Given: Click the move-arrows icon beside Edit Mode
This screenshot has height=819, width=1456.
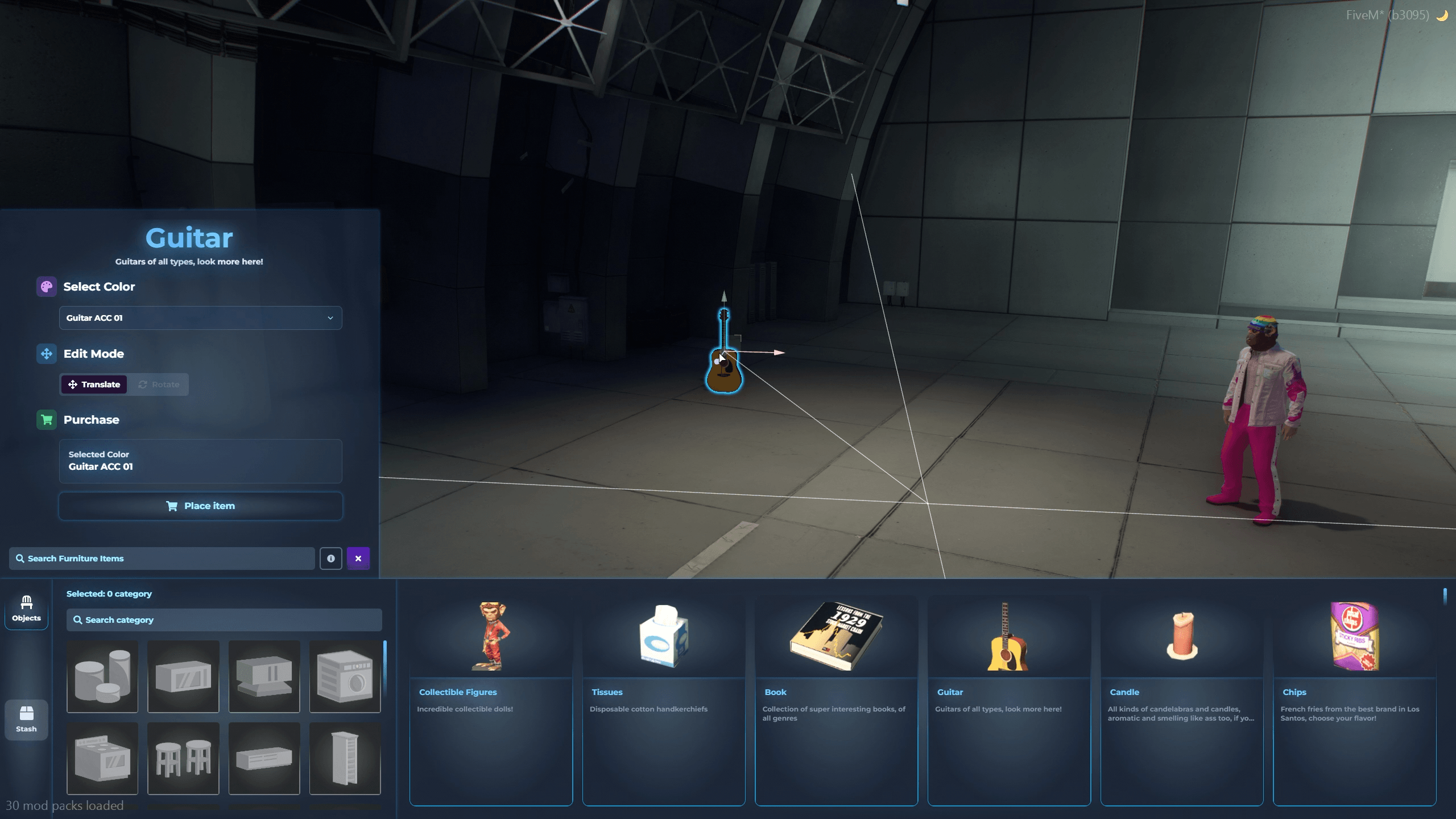Looking at the screenshot, I should click(x=46, y=354).
